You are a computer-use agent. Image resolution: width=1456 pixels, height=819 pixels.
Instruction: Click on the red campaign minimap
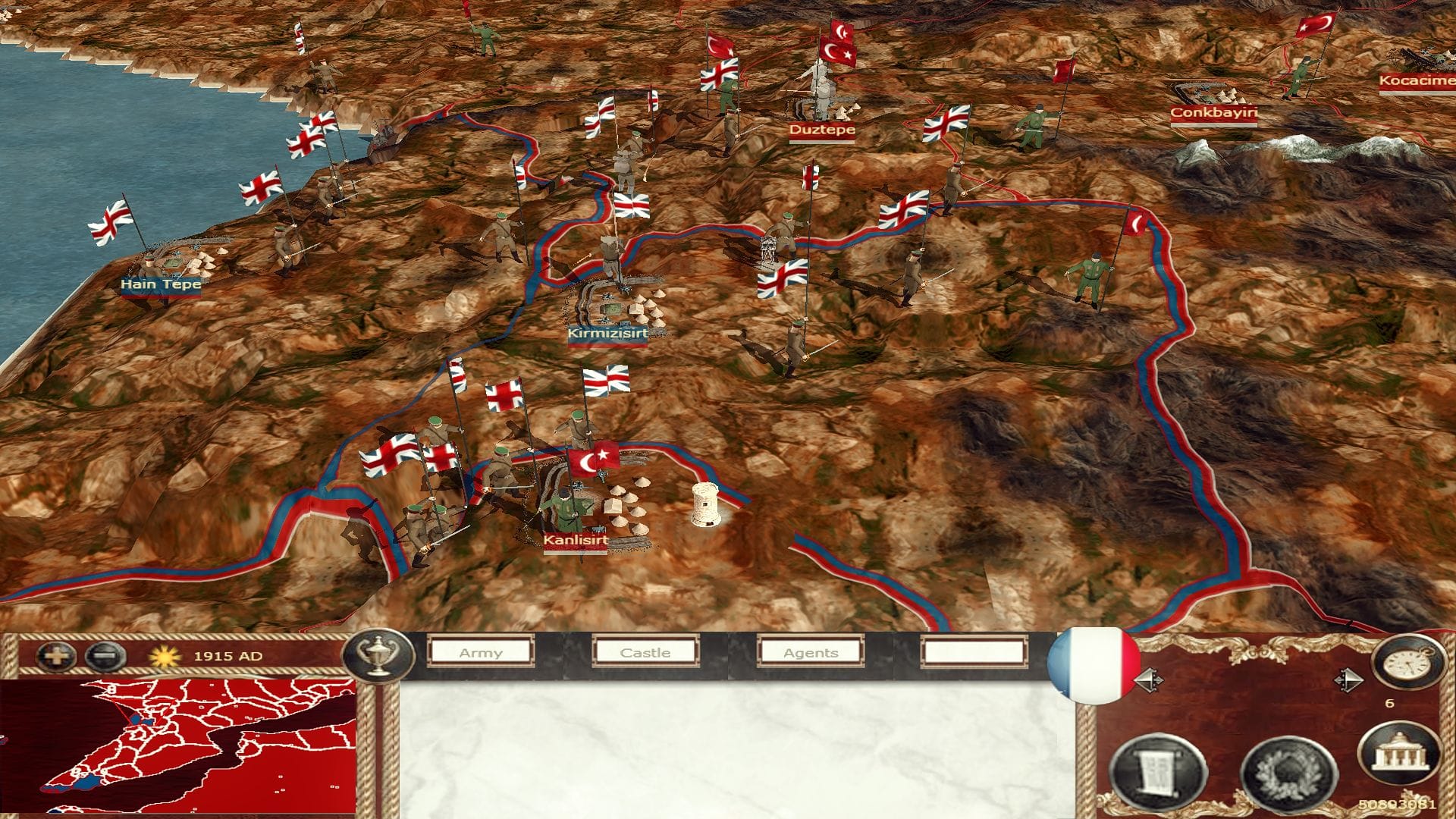pyautogui.click(x=178, y=747)
